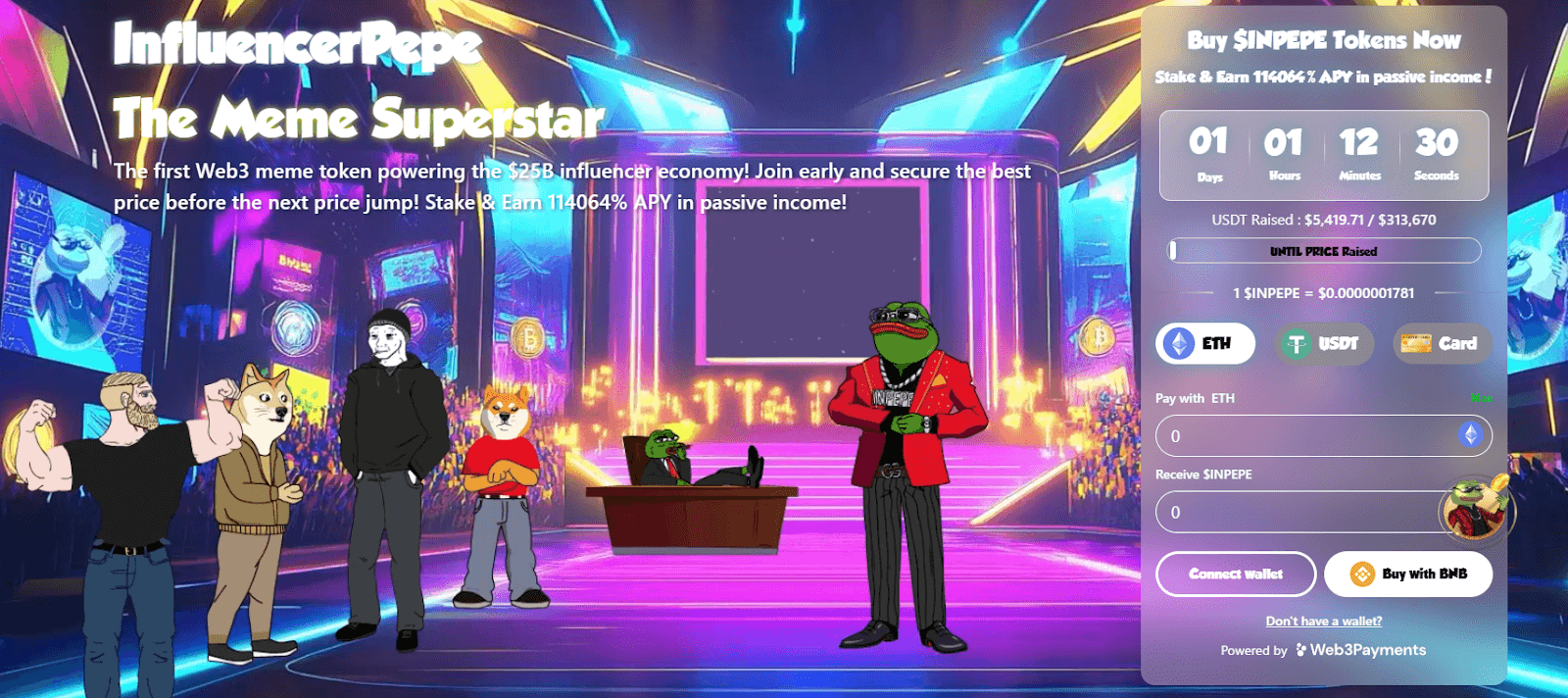This screenshot has height=698, width=1568.
Task: Connect Wallet to the presale
Action: click(1236, 574)
